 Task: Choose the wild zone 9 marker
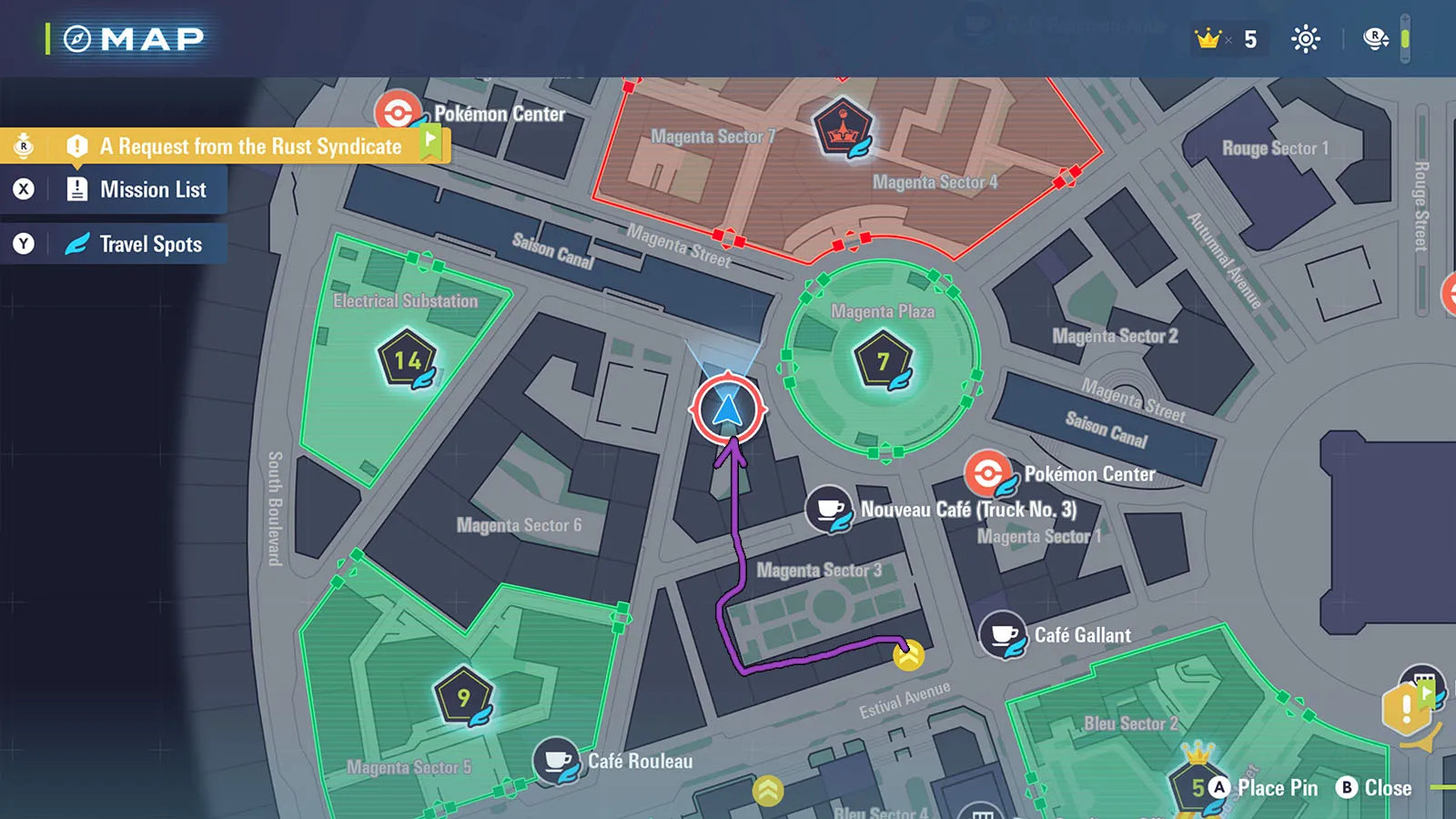[464, 698]
